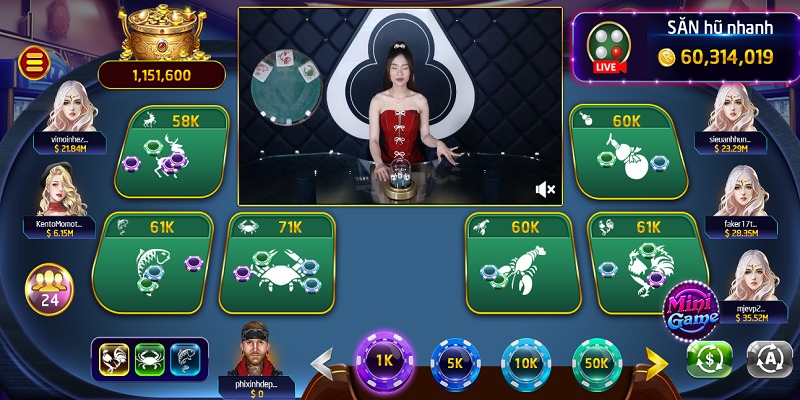800x400 pixels.
Task: Show higher chip values with right arrow
Action: [x=657, y=360]
